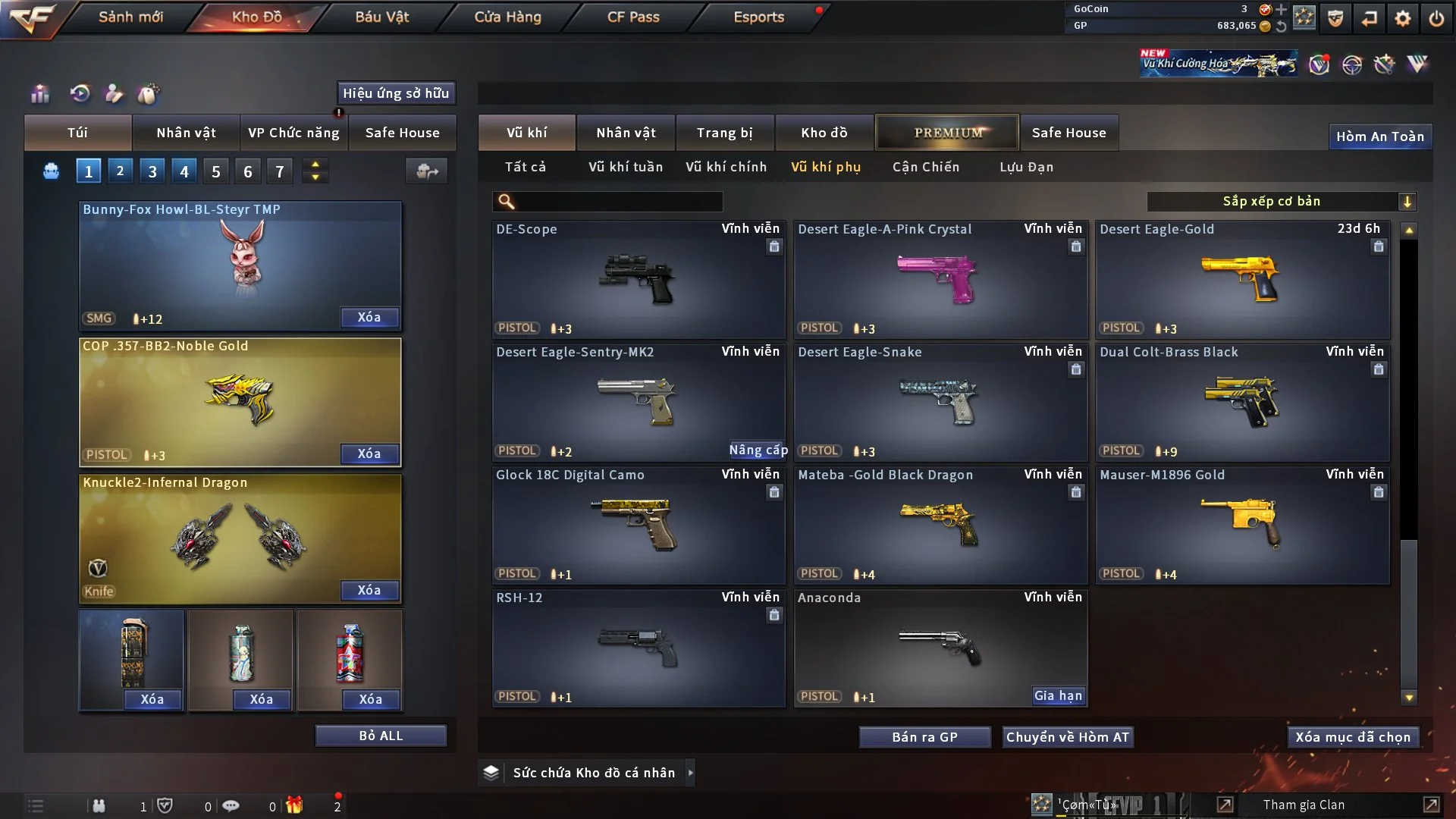The width and height of the screenshot is (1456, 819).
Task: Click the Bỏ ALL button
Action: [x=381, y=736]
